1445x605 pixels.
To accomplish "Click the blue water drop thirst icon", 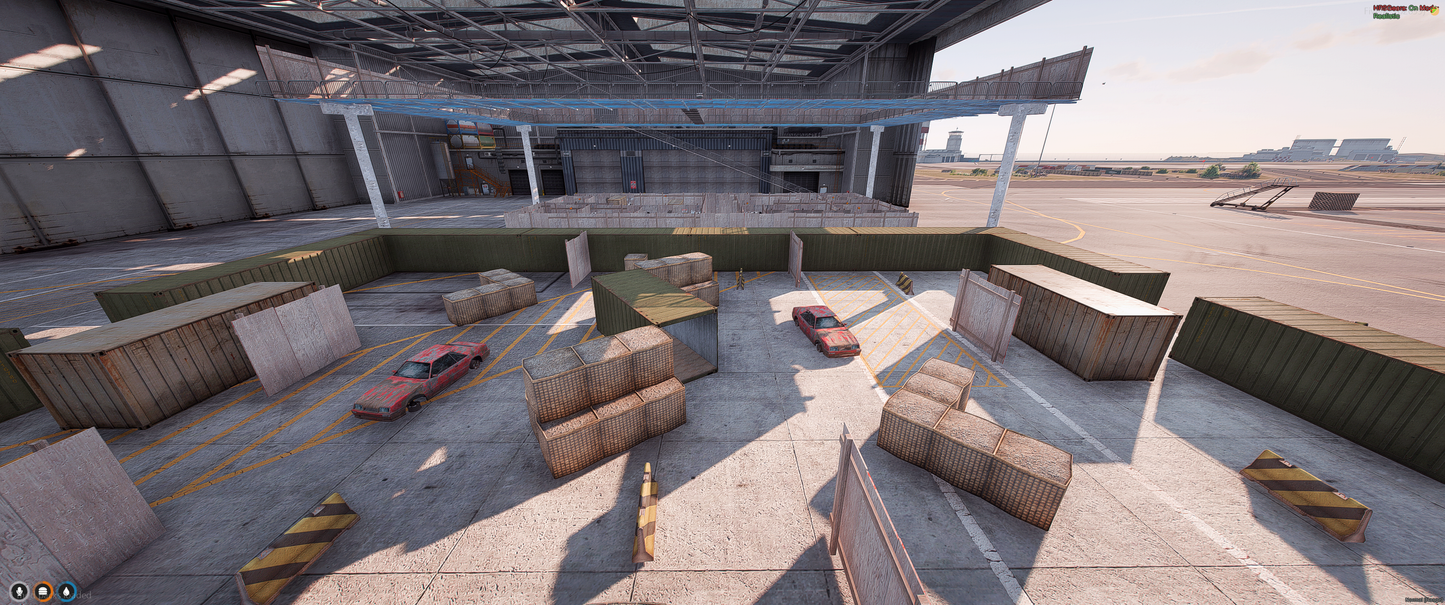I will [x=67, y=591].
